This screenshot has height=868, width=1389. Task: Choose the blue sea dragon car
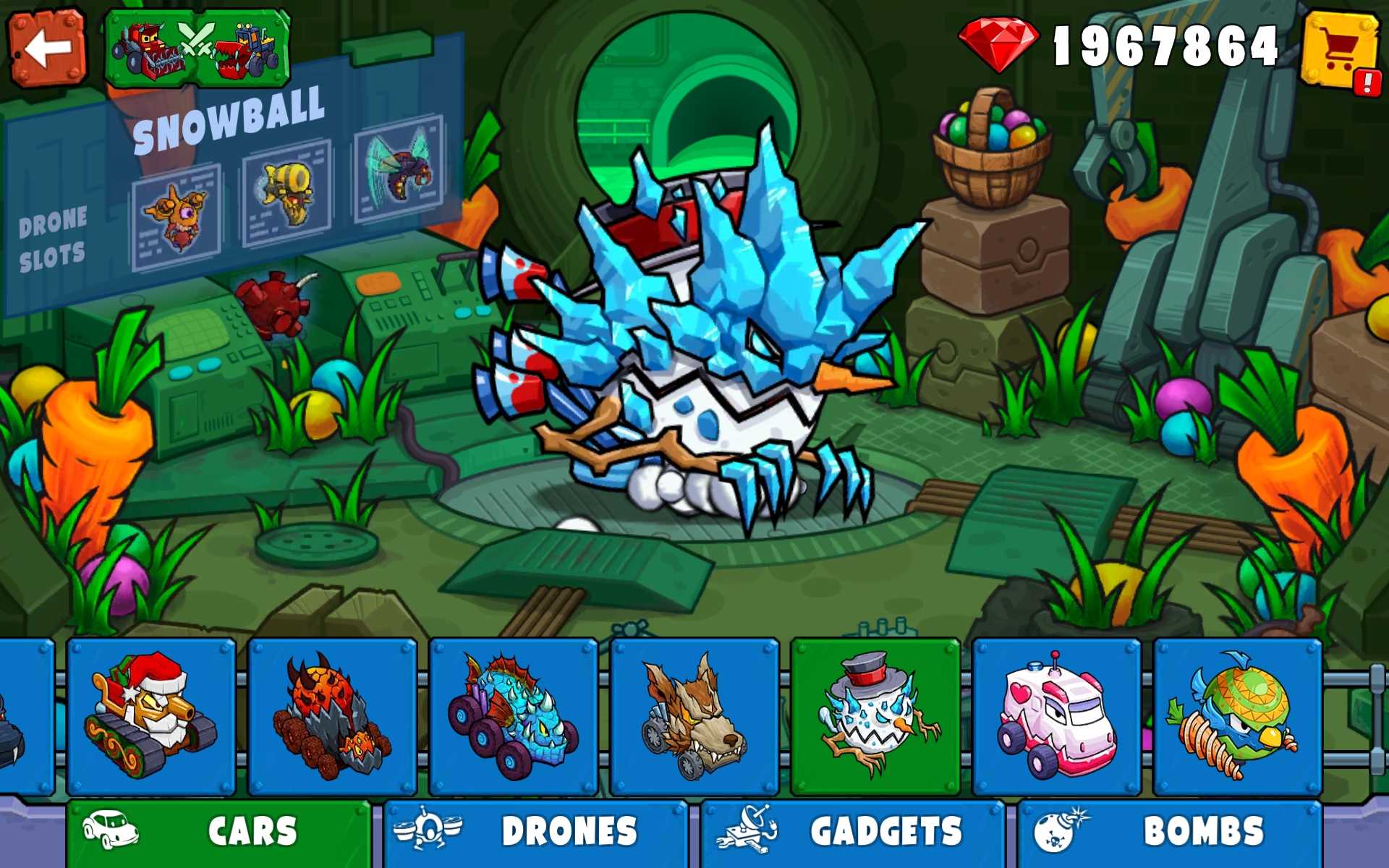pyautogui.click(x=513, y=717)
